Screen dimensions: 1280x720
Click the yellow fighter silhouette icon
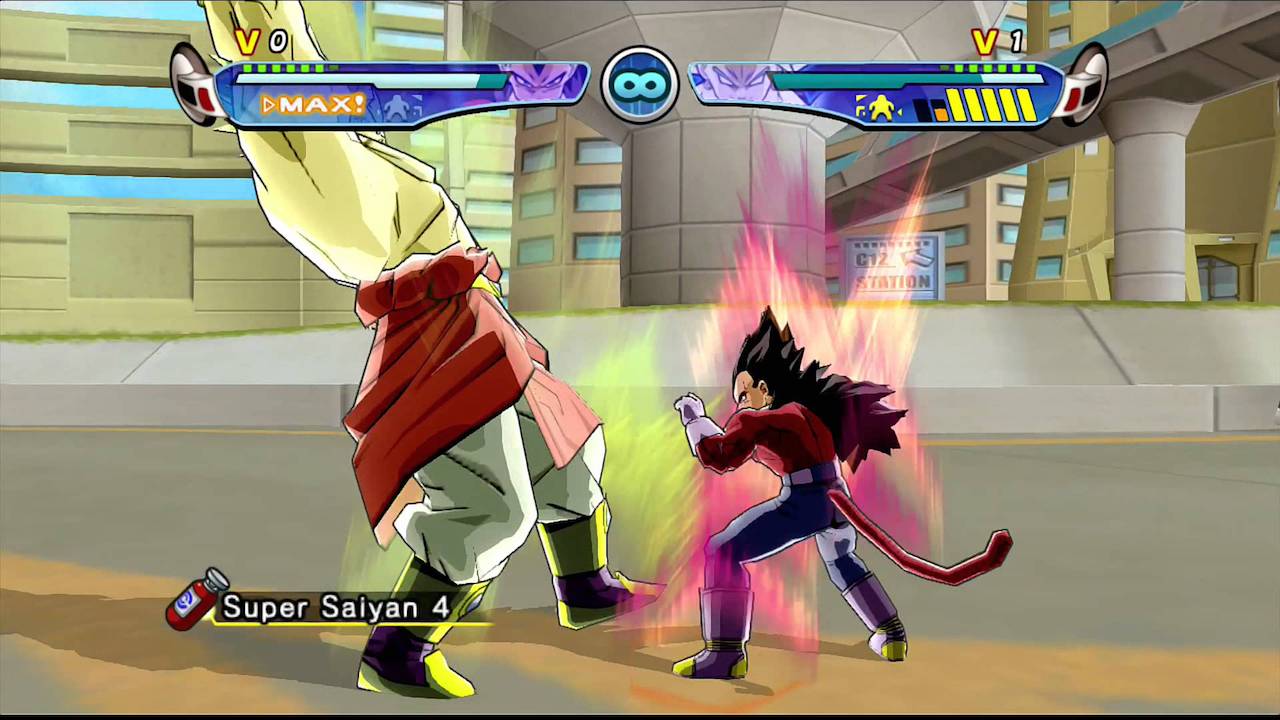coord(879,107)
